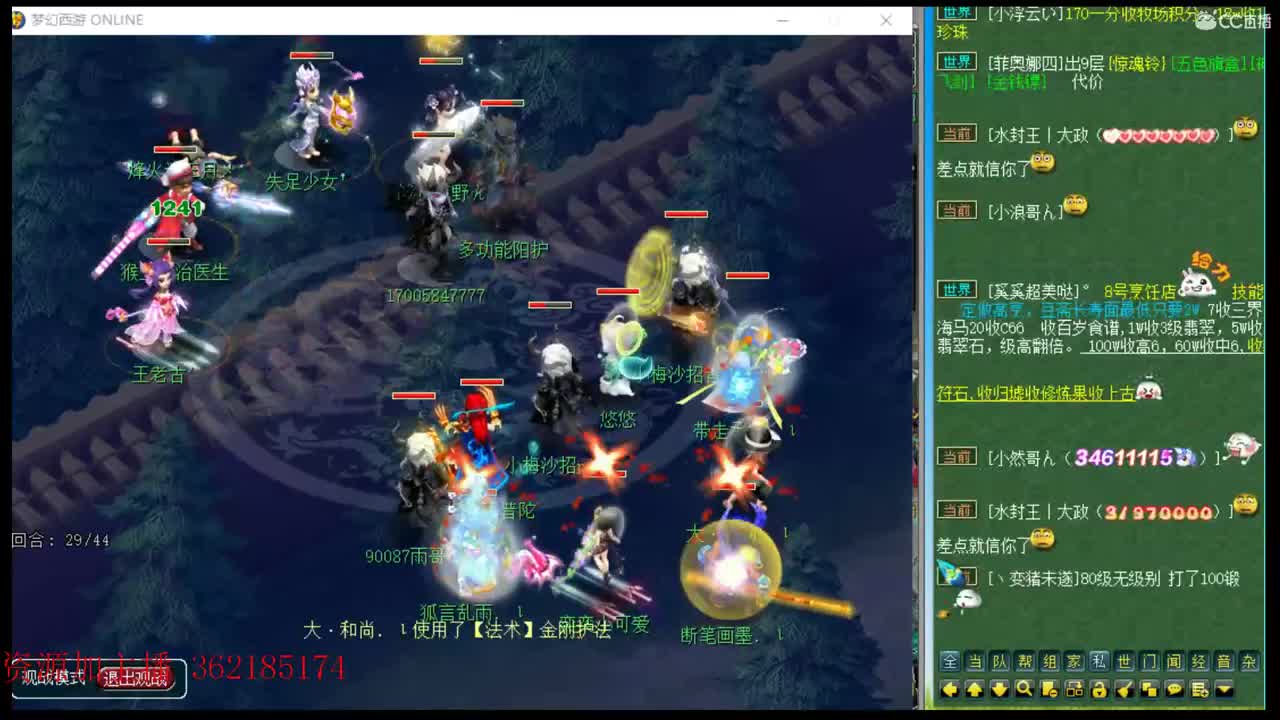
Task: Click the lock icon on the chat toolbar
Action: click(1099, 687)
